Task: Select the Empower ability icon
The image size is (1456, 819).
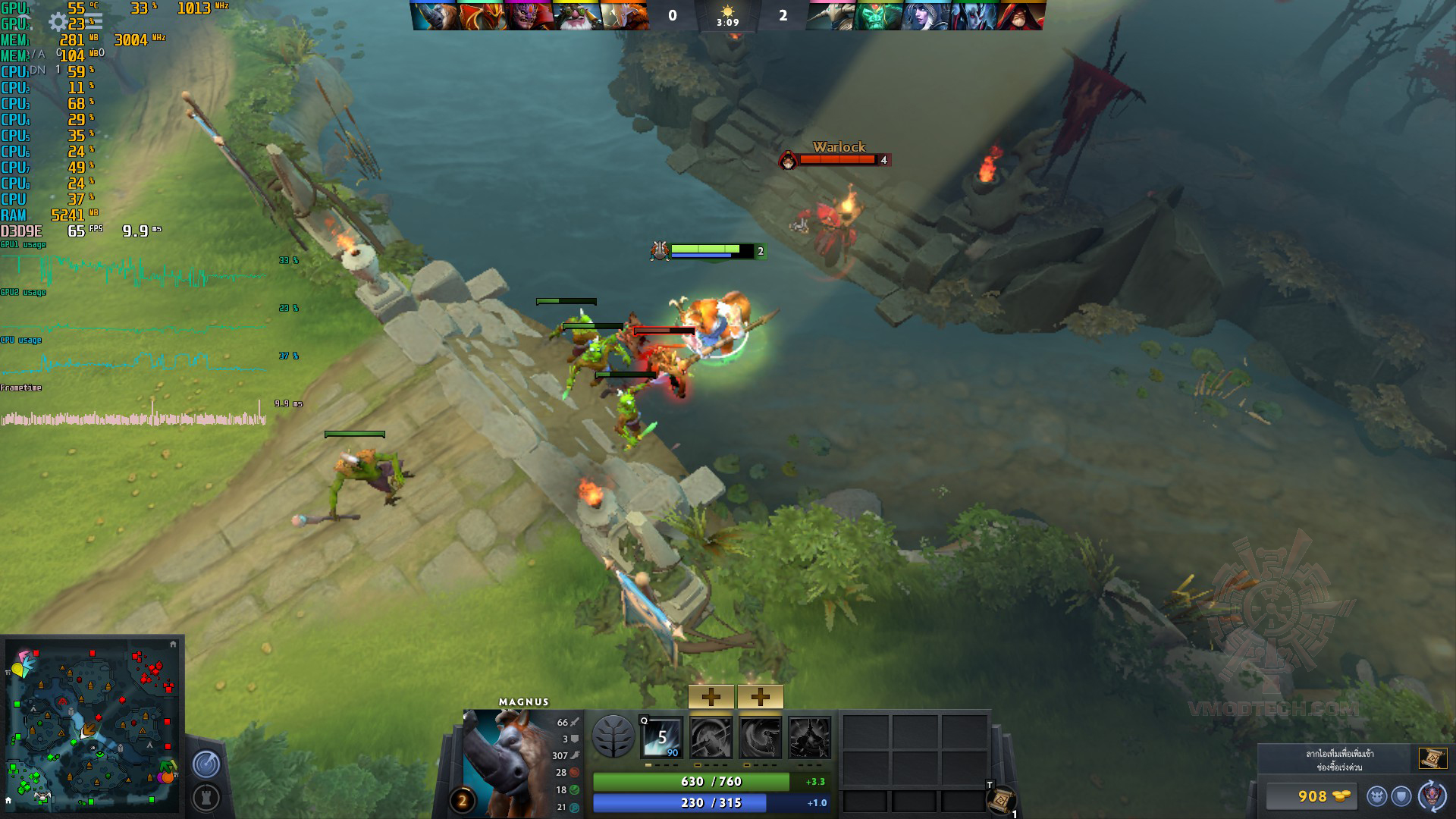Action: tap(711, 737)
